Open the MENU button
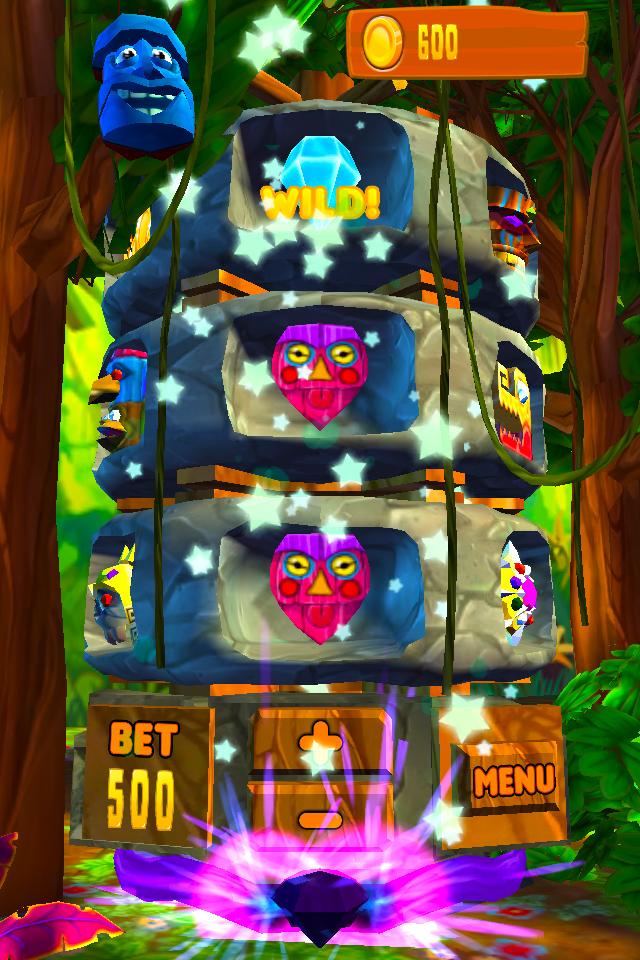The width and height of the screenshot is (640, 960). click(512, 779)
